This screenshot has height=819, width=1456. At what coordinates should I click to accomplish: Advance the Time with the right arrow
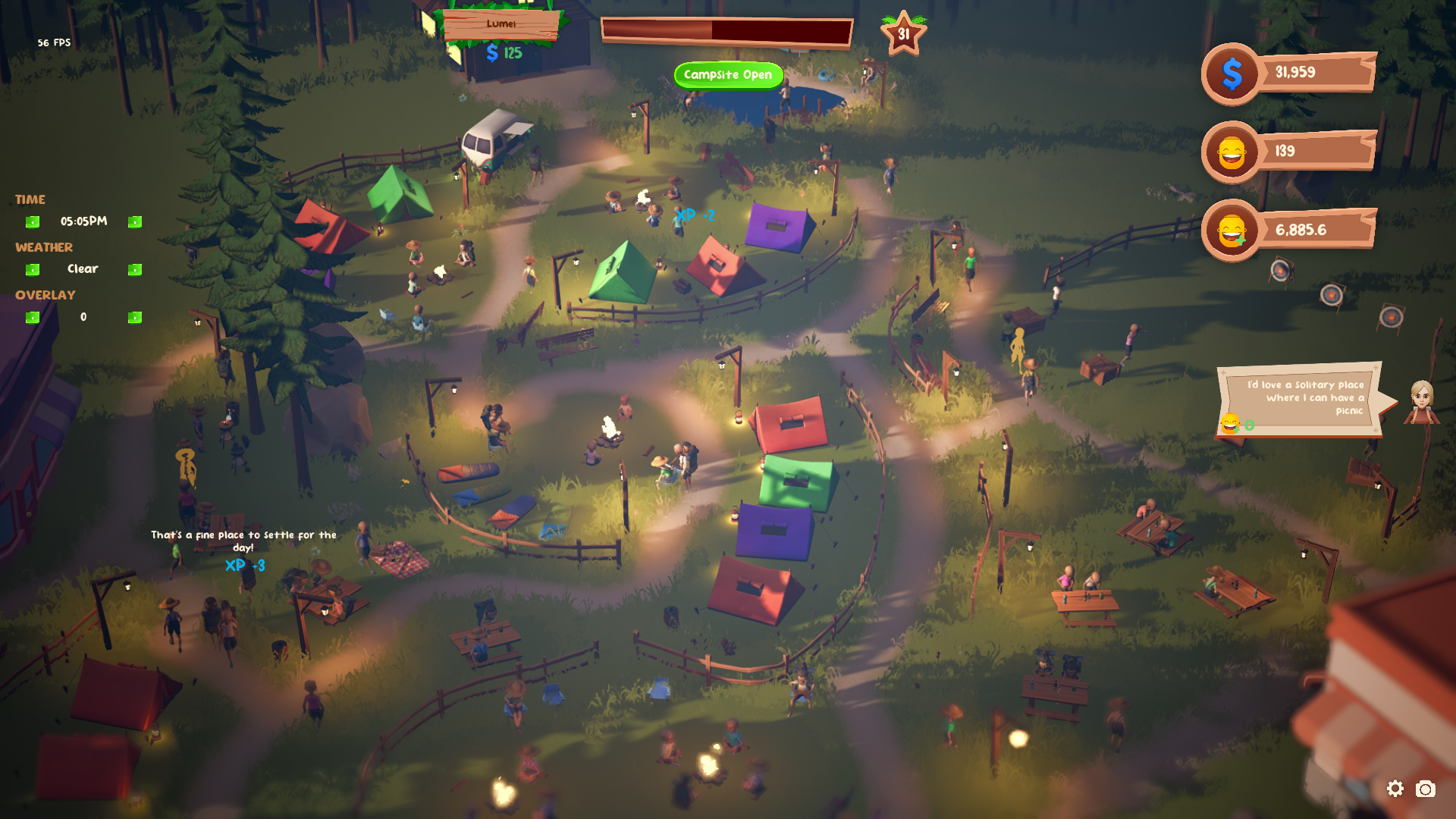pos(135,221)
